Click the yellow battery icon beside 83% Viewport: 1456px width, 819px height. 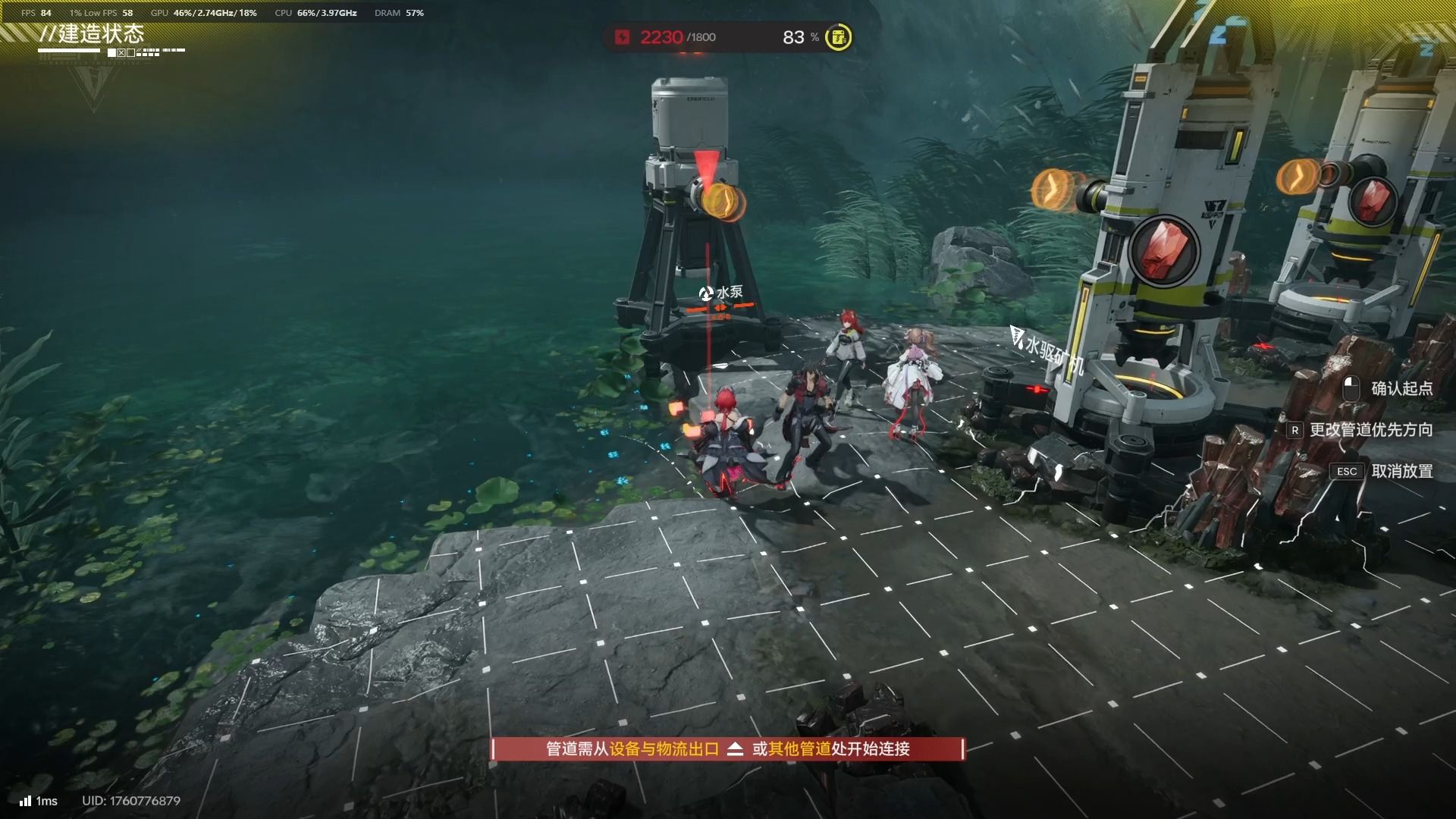coord(838,37)
